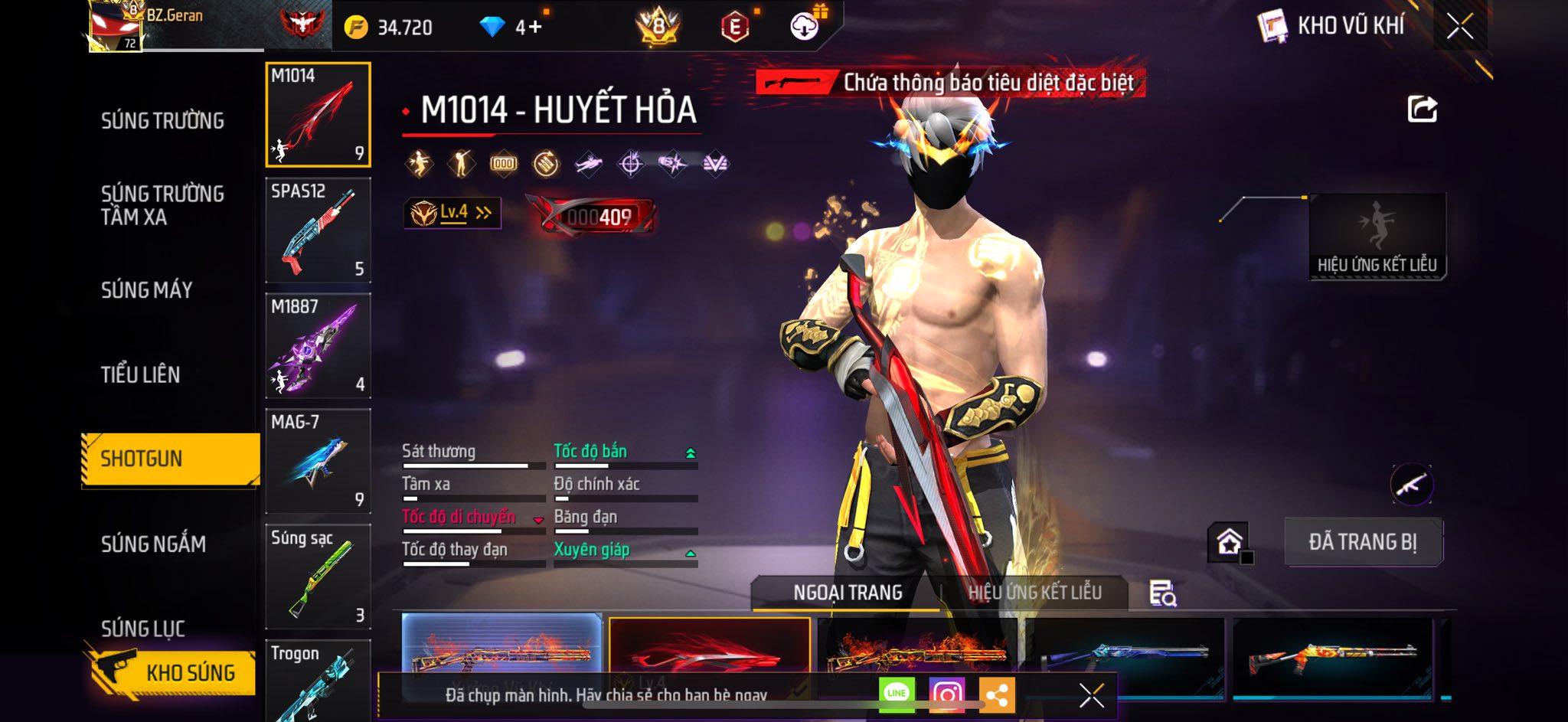Image resolution: width=1568 pixels, height=722 pixels.
Task: Pick the M1887 weapon slot
Action: [318, 346]
